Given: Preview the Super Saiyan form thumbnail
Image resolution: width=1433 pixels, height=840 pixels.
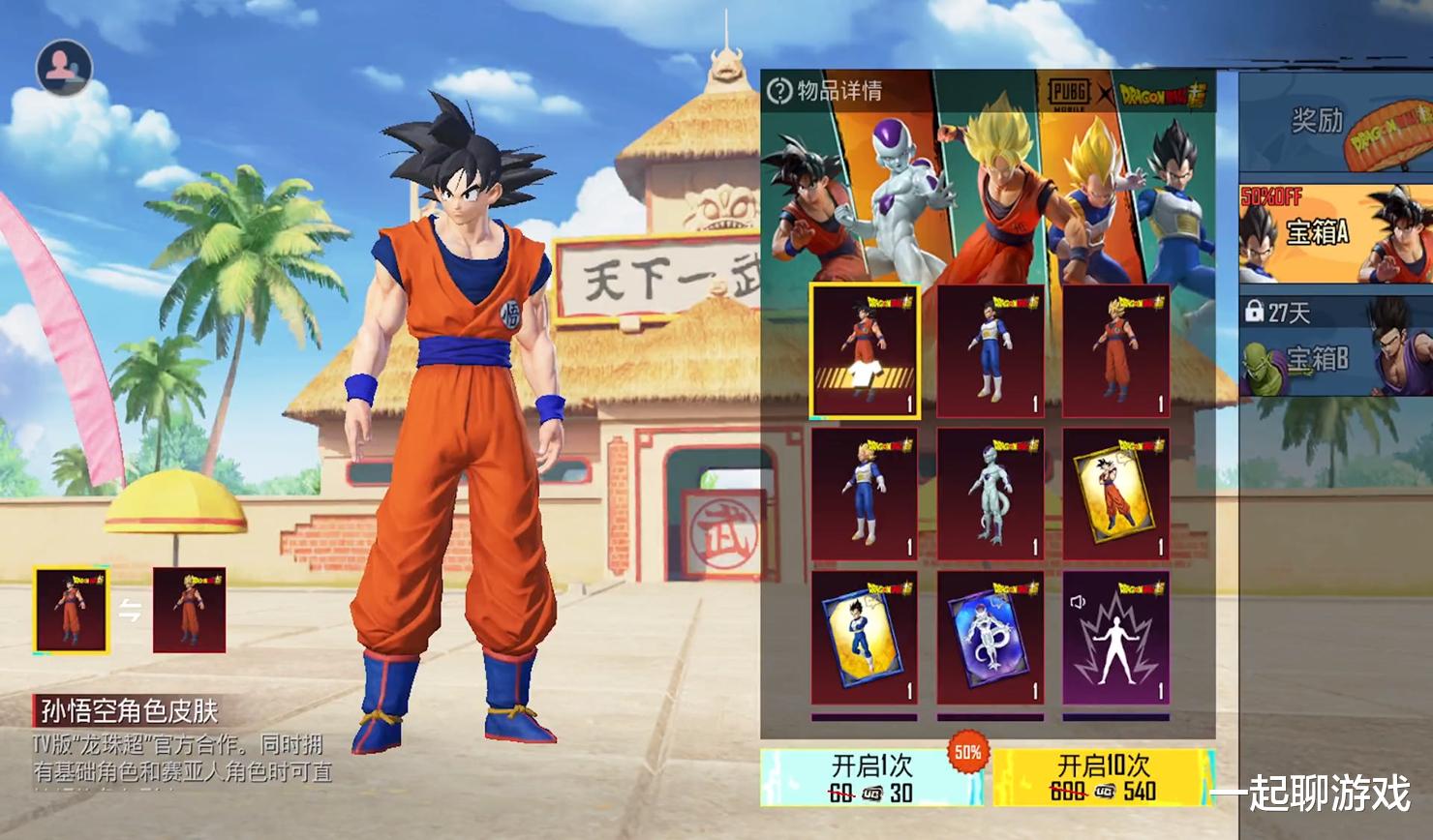Looking at the screenshot, I should tap(189, 610).
